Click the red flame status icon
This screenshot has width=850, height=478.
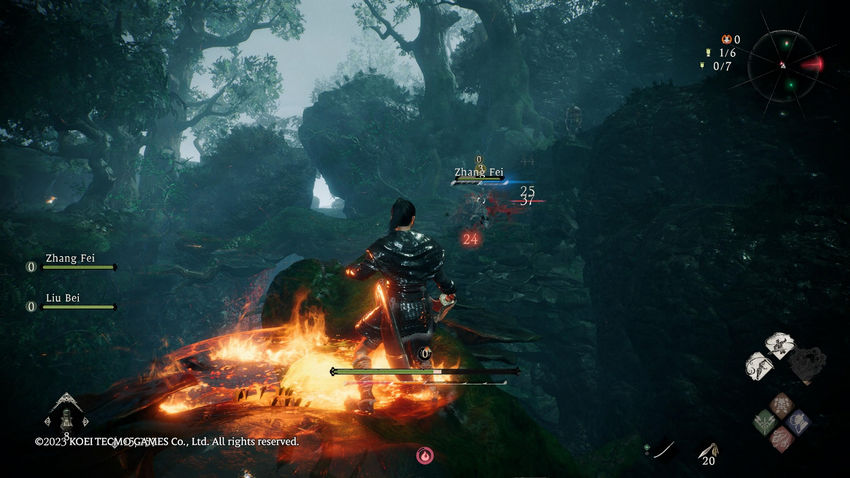coord(424,455)
